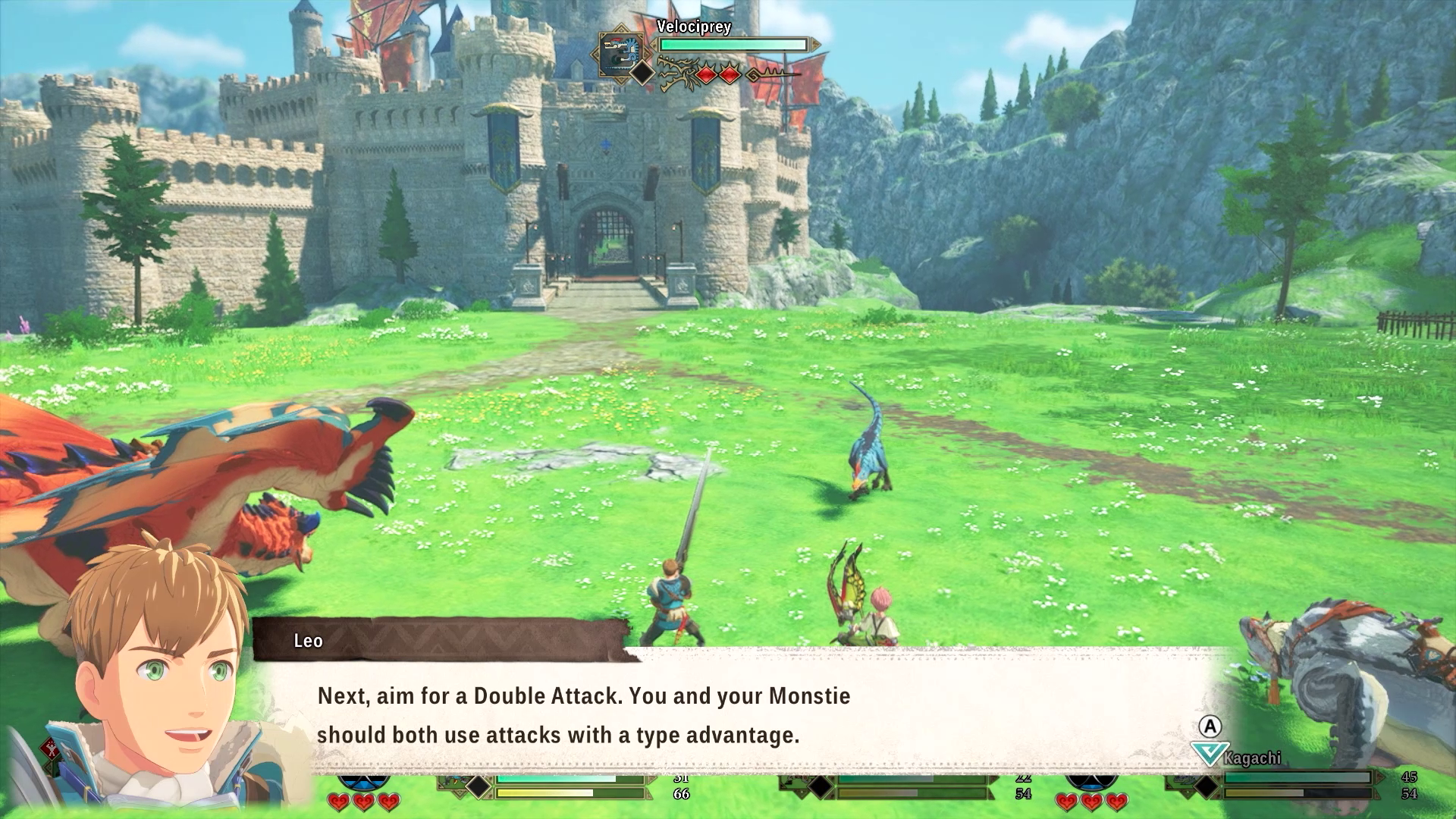Image resolution: width=1456 pixels, height=819 pixels.
Task: Toggle the first heart icon in Leo's life gauge
Action: 337,803
